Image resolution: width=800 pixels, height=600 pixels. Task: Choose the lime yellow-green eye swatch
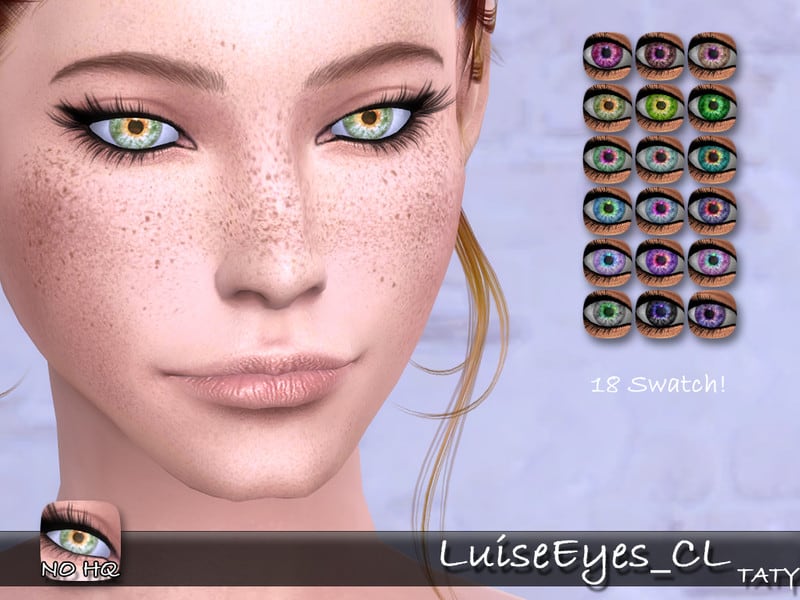[x=660, y=107]
